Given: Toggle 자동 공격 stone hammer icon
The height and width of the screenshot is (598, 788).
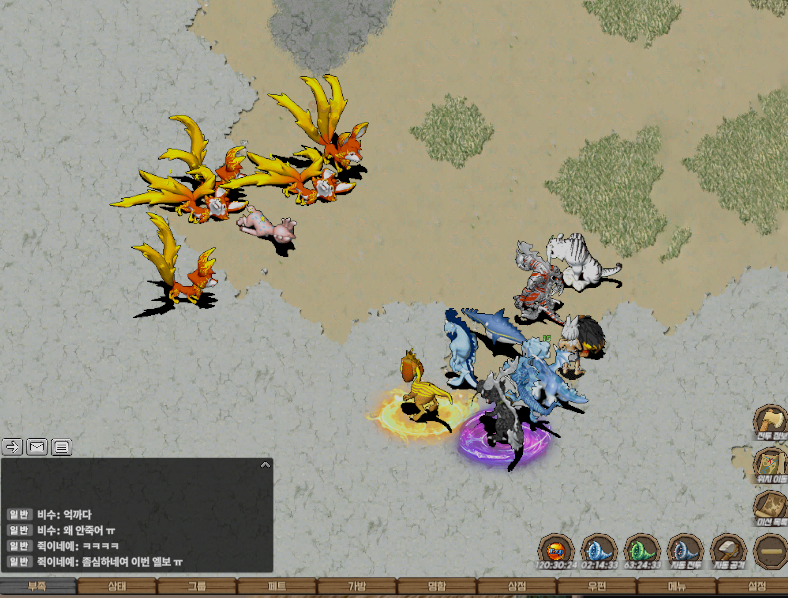Looking at the screenshot, I should (x=728, y=551).
